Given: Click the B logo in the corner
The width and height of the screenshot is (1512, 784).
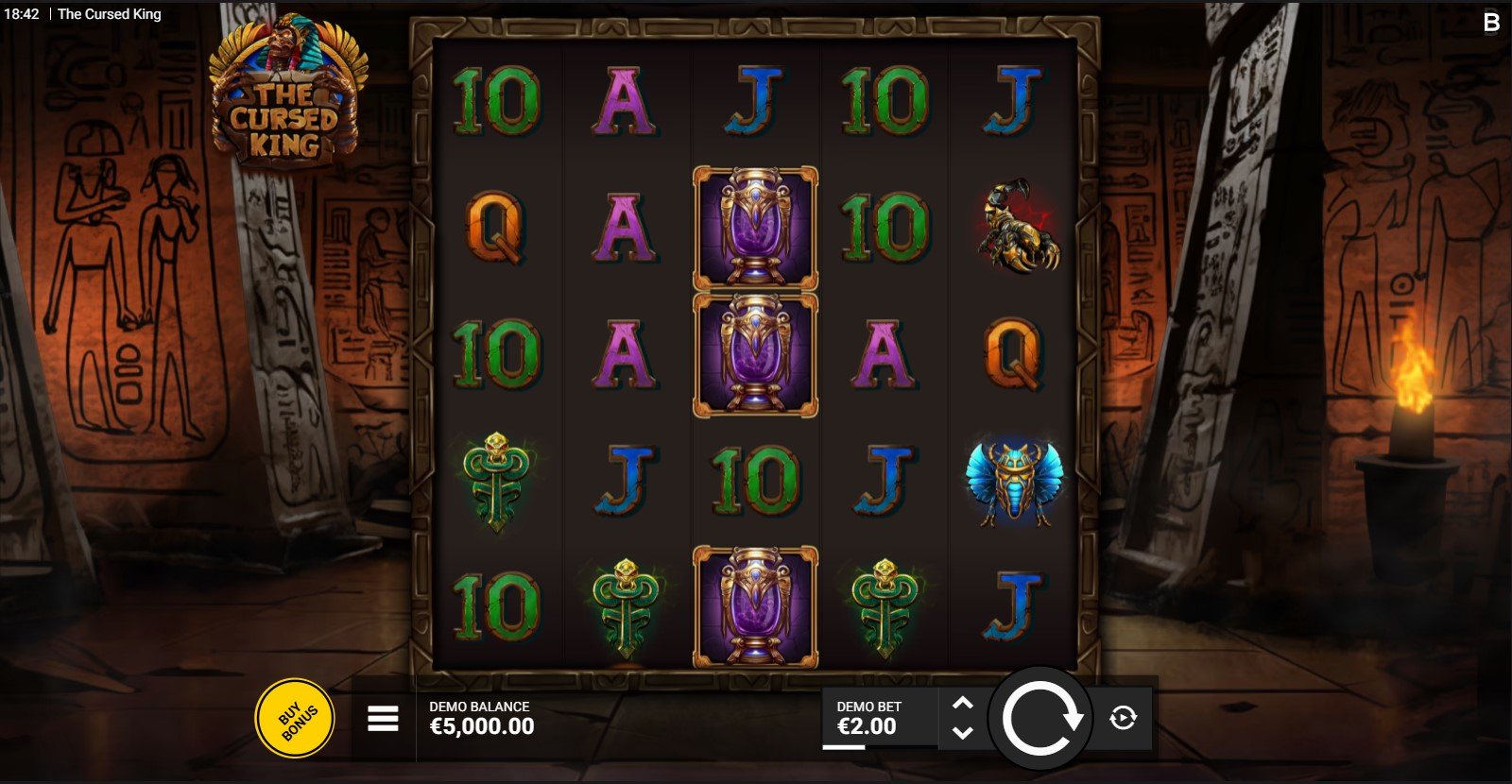Looking at the screenshot, I should [1491, 22].
